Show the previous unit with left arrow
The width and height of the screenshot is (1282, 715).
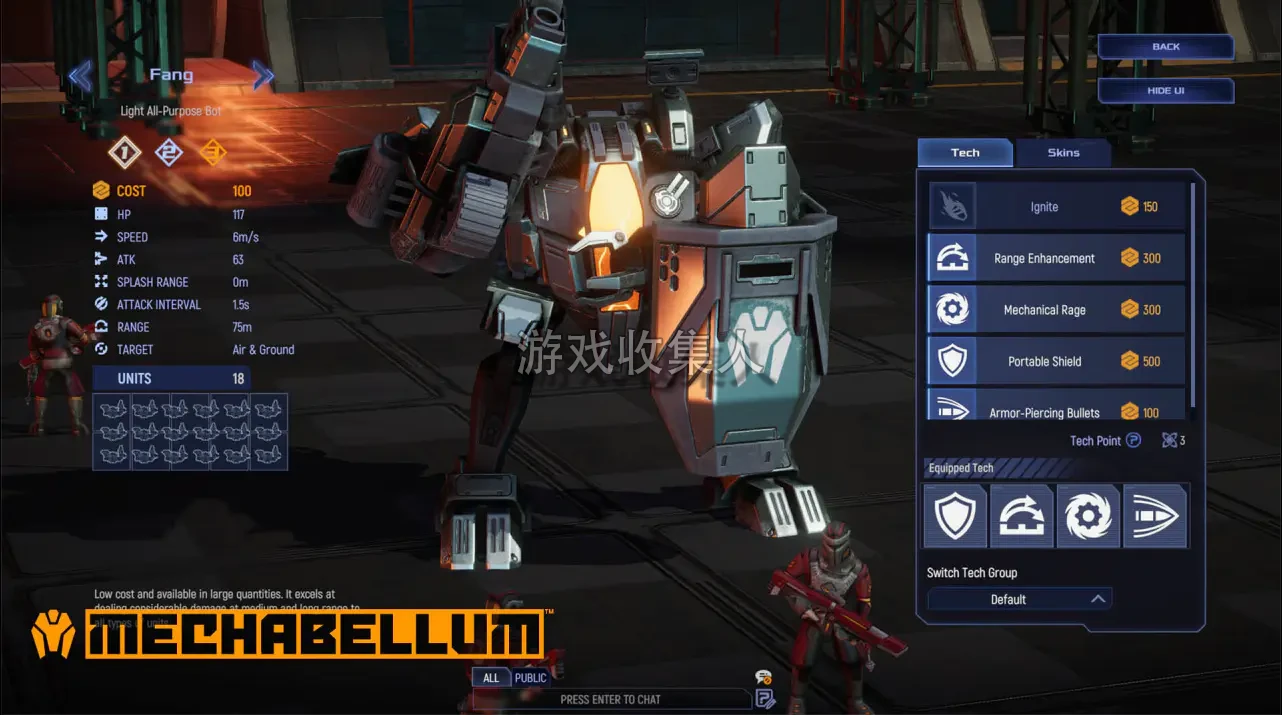tap(80, 75)
